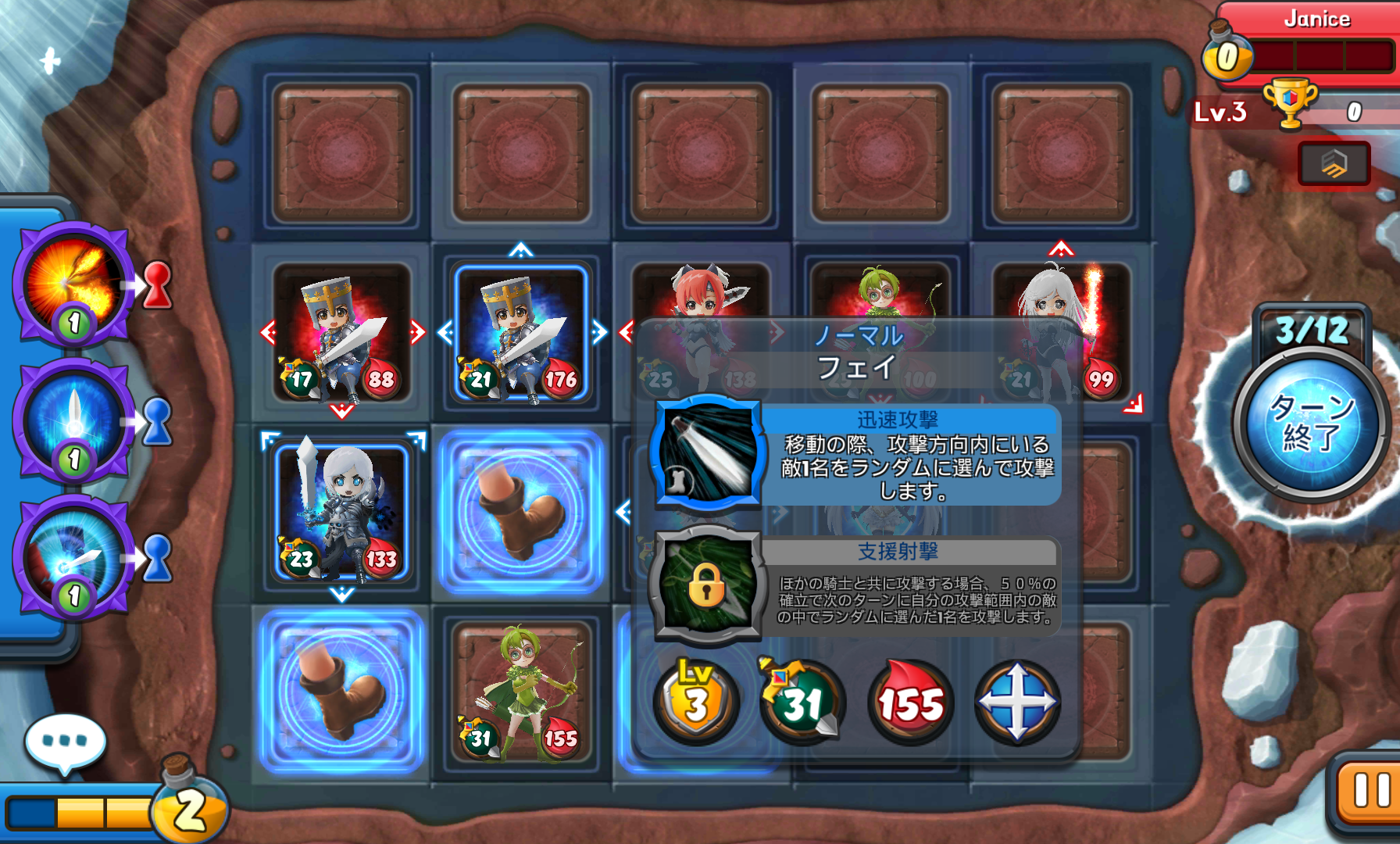Activate the blue sword slash skill
The height and width of the screenshot is (844, 1400).
pyautogui.click(x=73, y=558)
